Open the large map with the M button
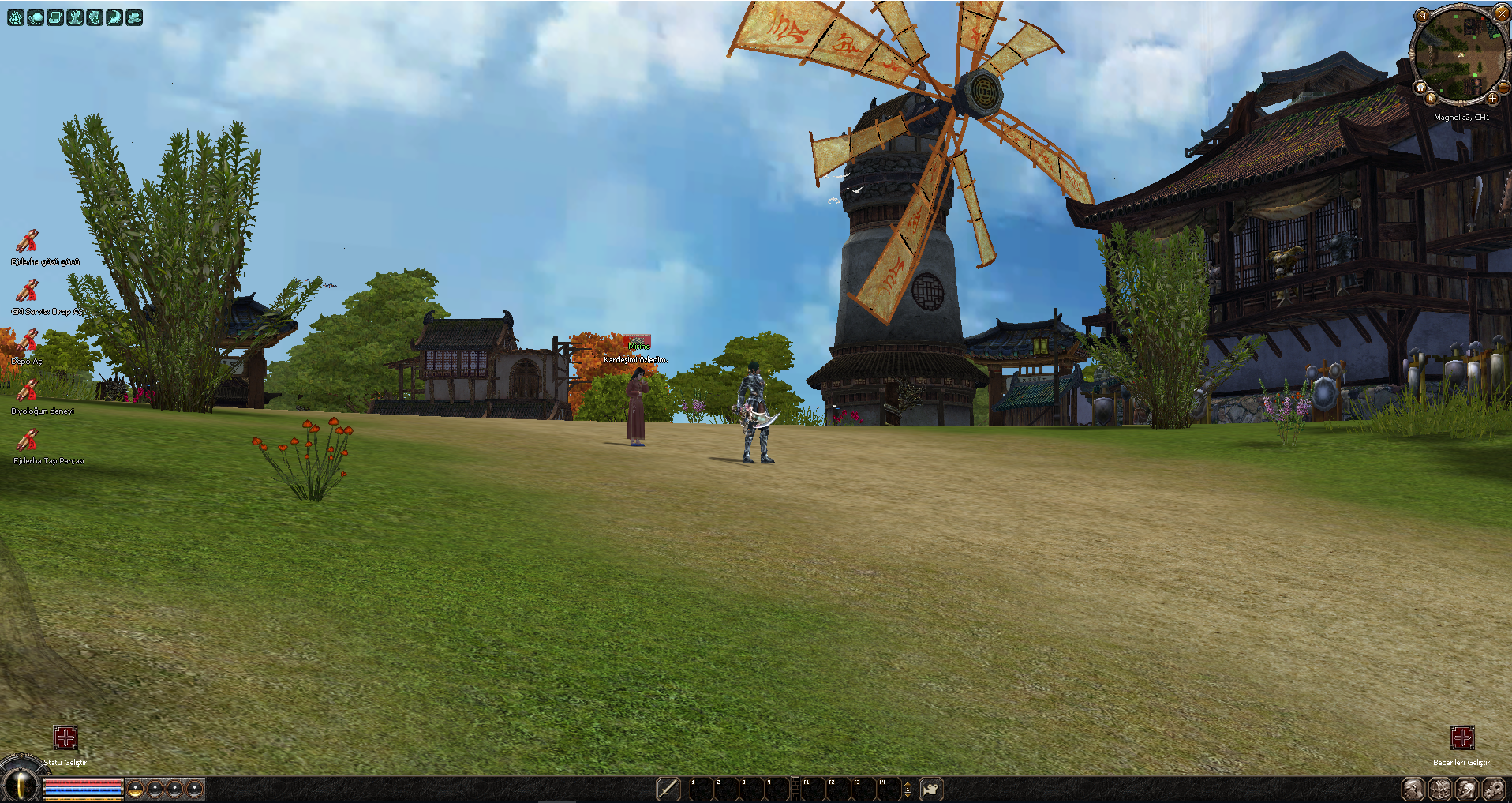Screen dimensions: 1512x803 [x=1422, y=16]
